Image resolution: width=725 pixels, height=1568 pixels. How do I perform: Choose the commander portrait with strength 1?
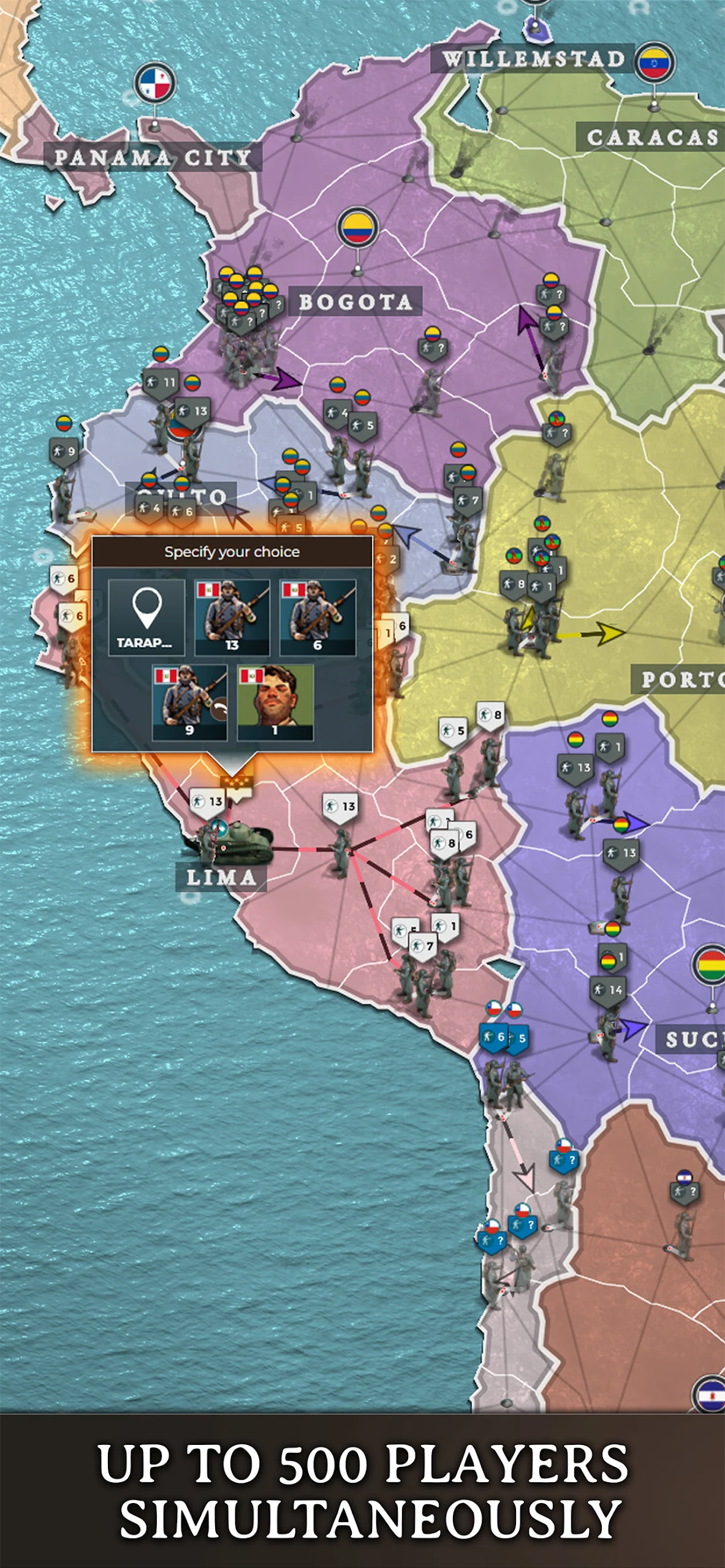point(275,703)
